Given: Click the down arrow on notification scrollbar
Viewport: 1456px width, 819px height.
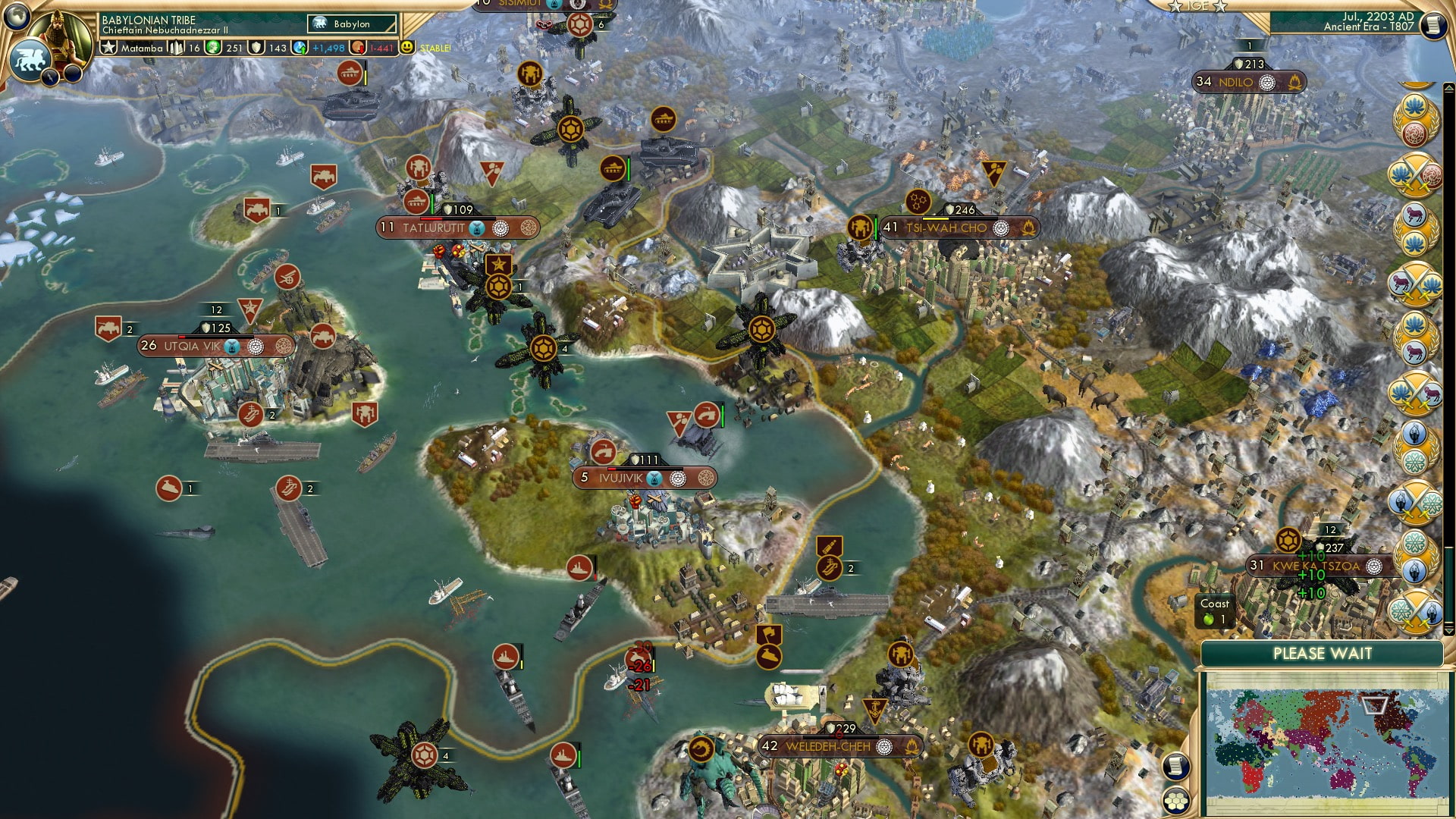Looking at the screenshot, I should [x=1449, y=629].
